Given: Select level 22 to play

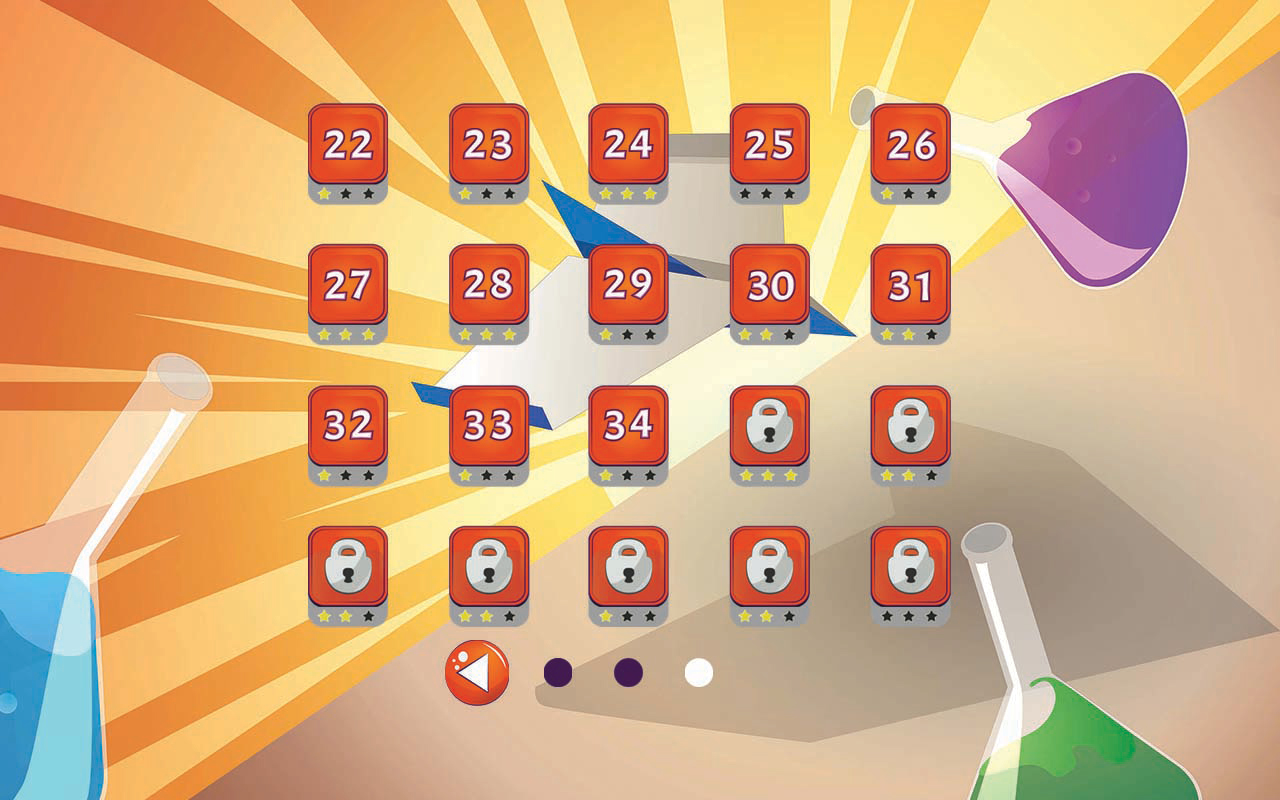Looking at the screenshot, I should coord(346,146).
